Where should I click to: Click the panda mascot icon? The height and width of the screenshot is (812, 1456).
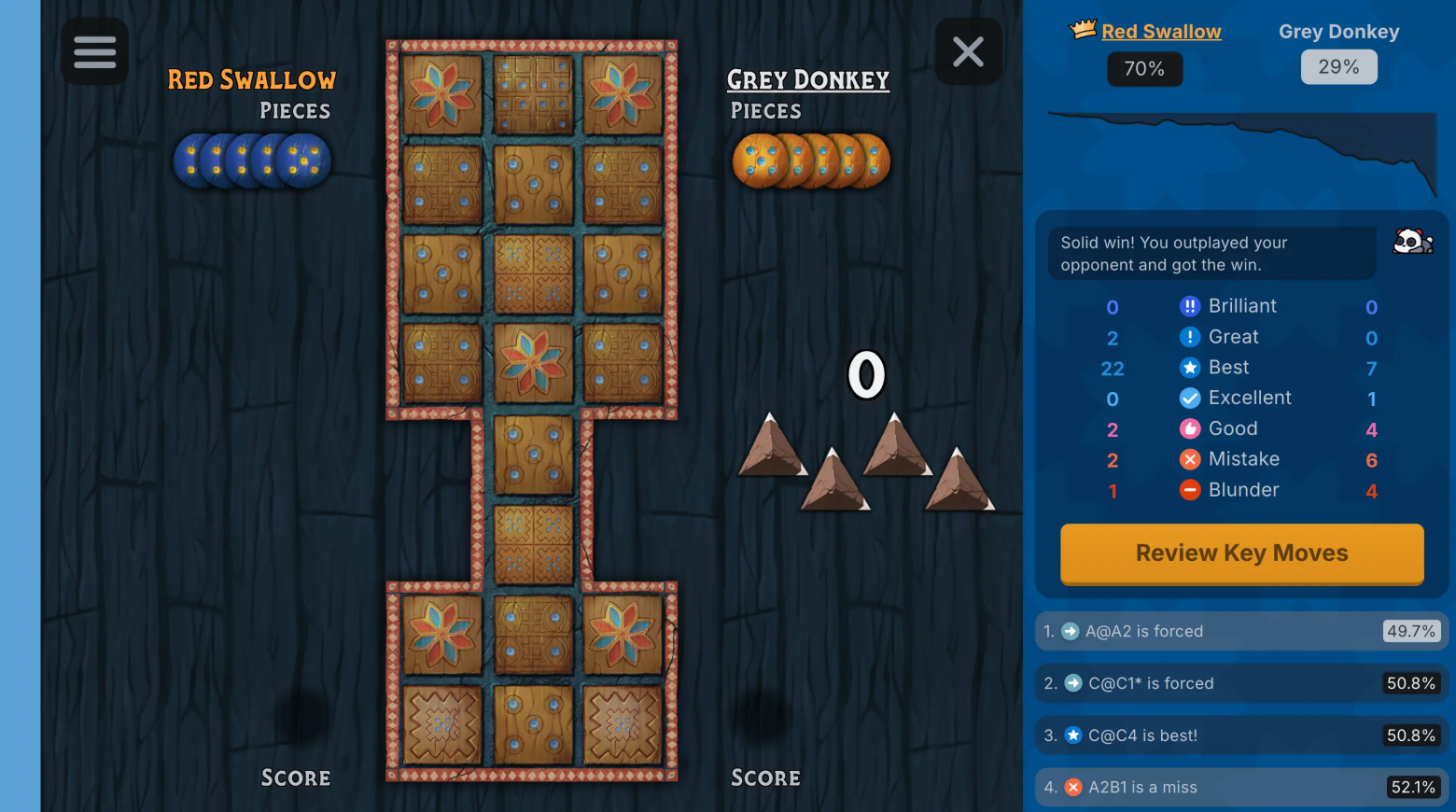click(x=1412, y=241)
